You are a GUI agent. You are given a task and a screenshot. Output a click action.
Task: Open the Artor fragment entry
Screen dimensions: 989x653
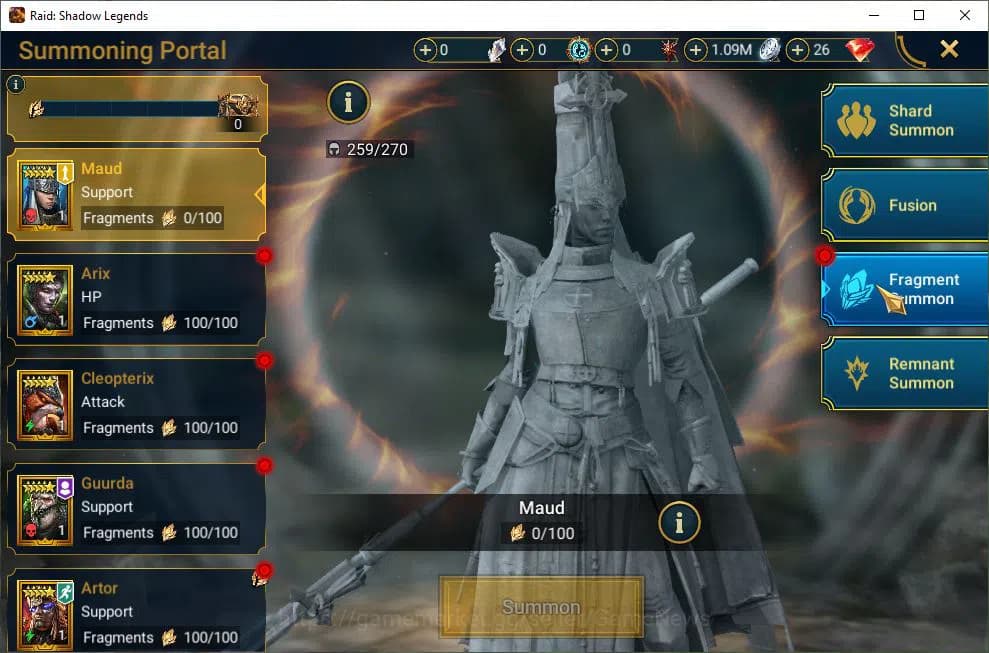click(x=137, y=612)
